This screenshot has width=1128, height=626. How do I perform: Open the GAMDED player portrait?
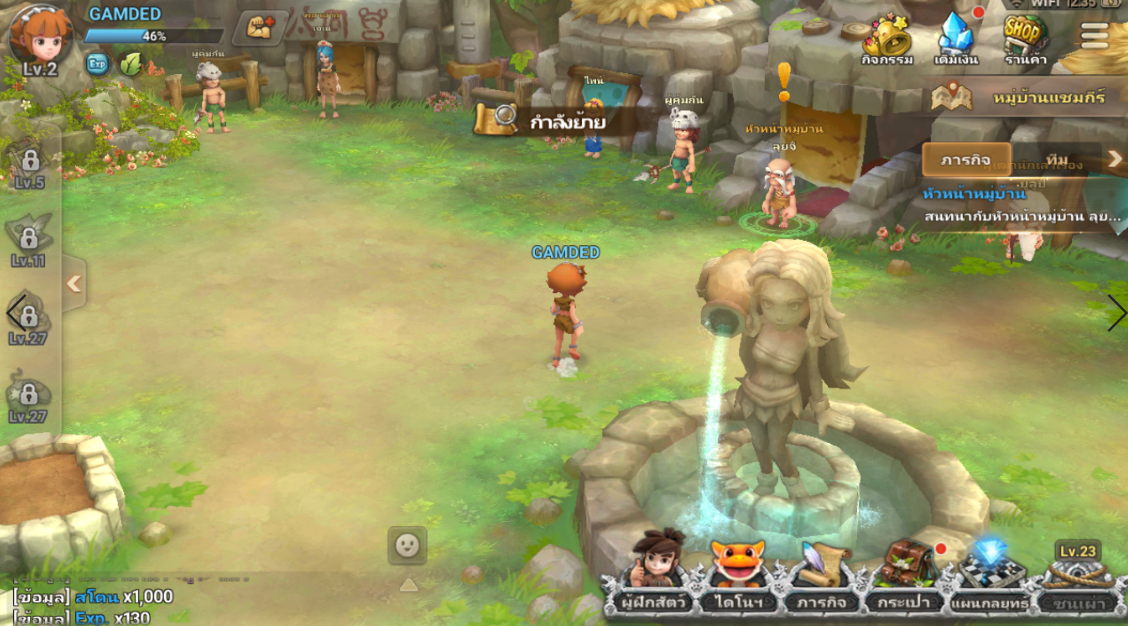tap(40, 38)
